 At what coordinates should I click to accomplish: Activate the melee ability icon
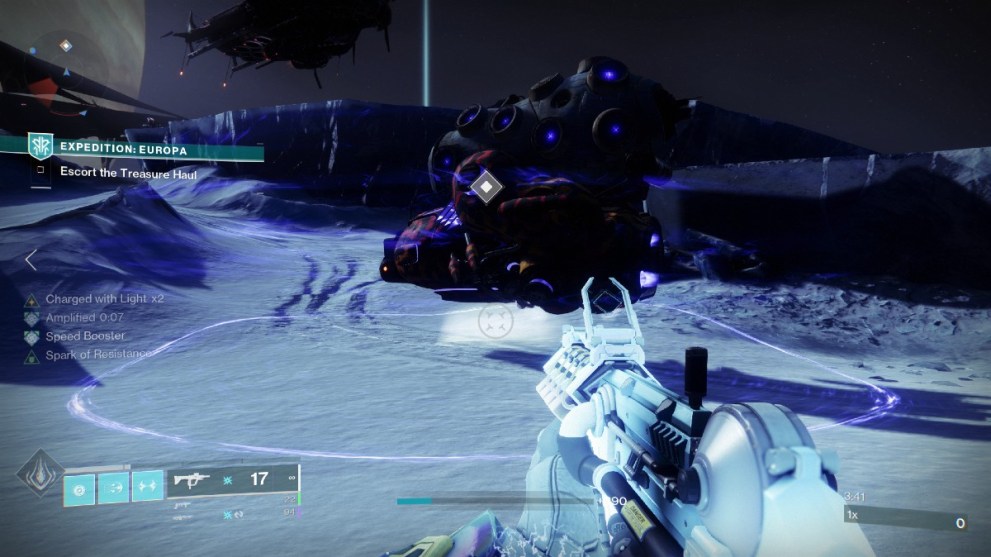(x=113, y=487)
